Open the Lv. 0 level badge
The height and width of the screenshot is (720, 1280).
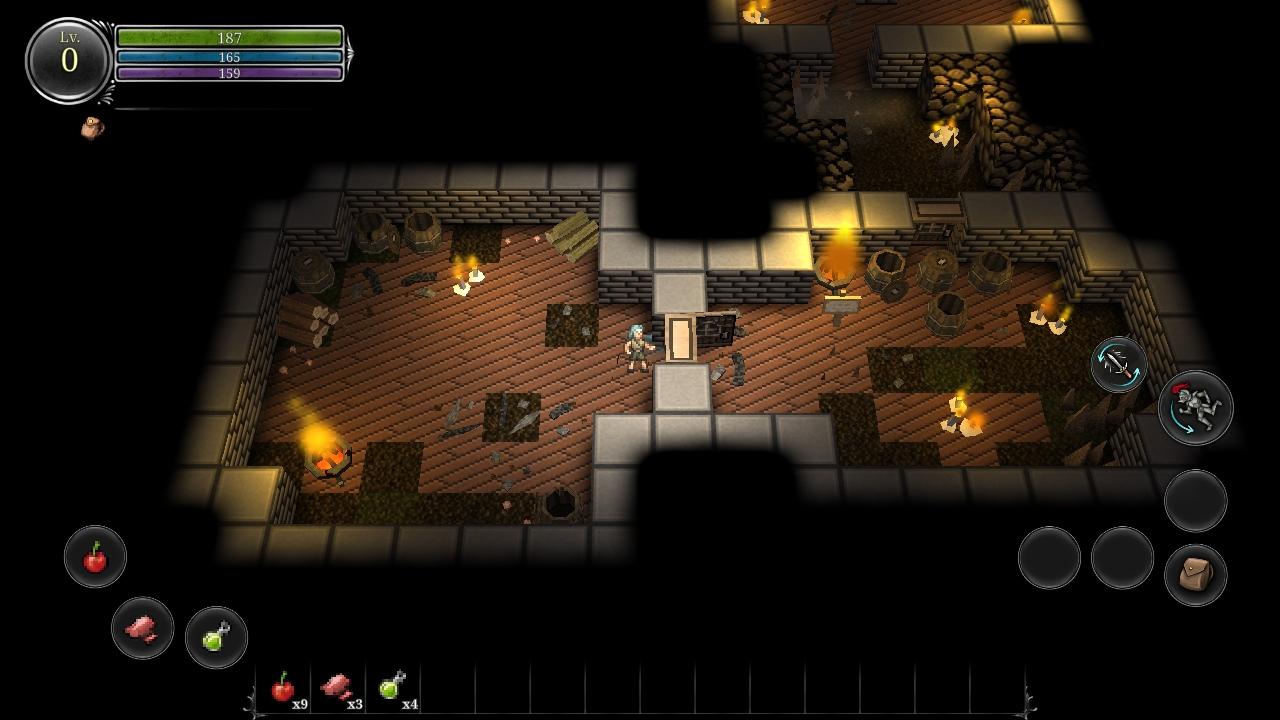[x=68, y=60]
